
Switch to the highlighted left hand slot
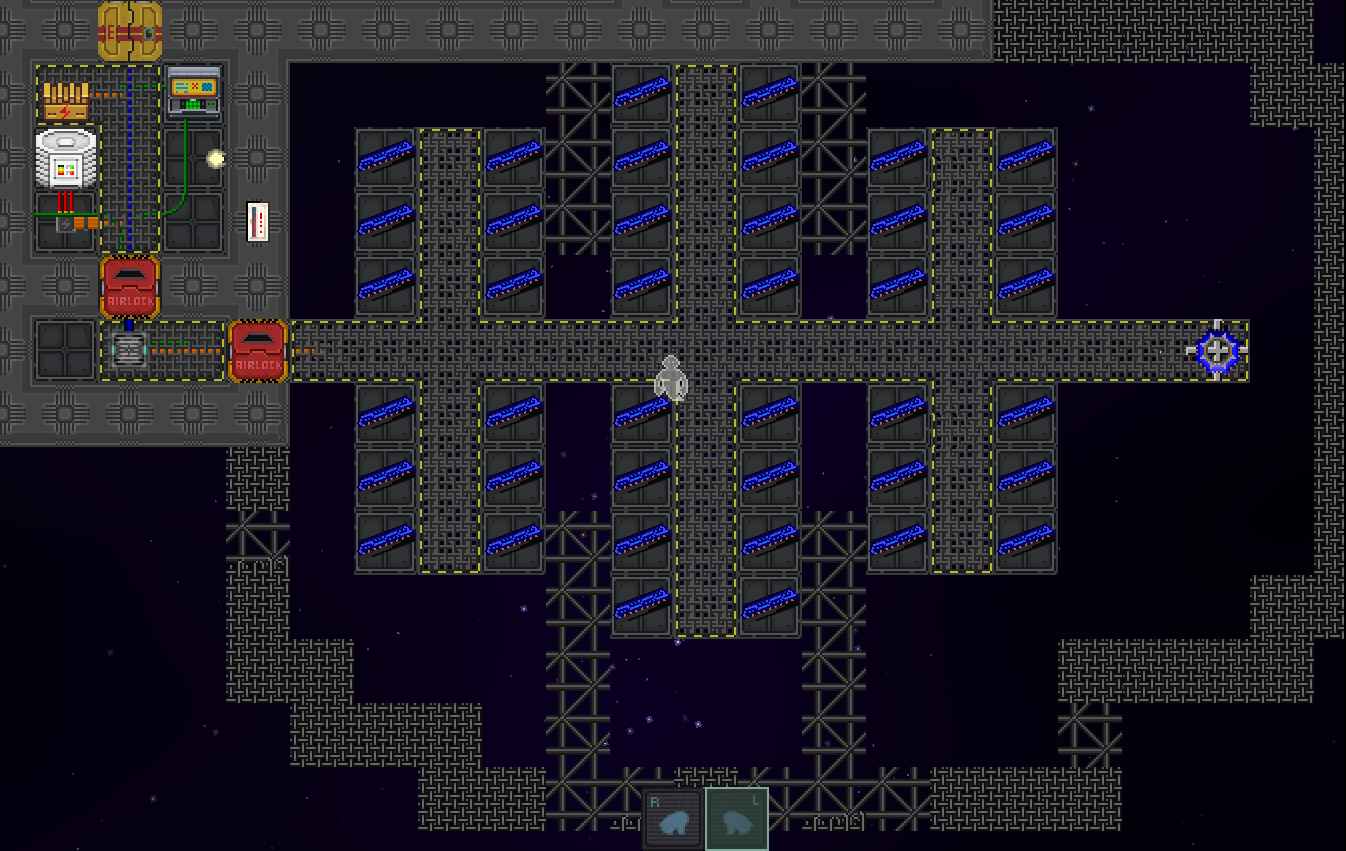pos(737,819)
